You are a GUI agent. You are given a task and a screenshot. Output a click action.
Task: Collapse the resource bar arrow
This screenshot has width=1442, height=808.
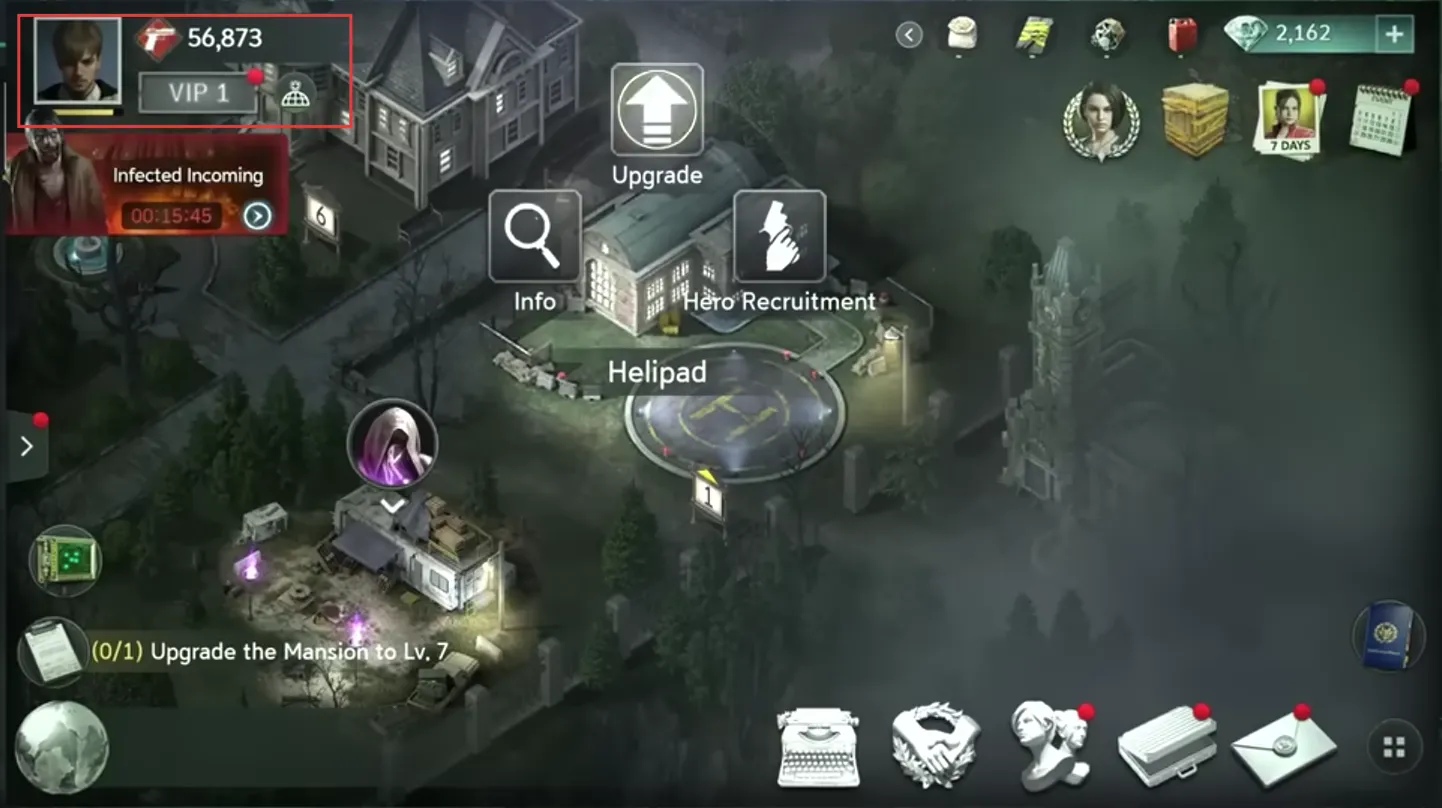[908, 36]
